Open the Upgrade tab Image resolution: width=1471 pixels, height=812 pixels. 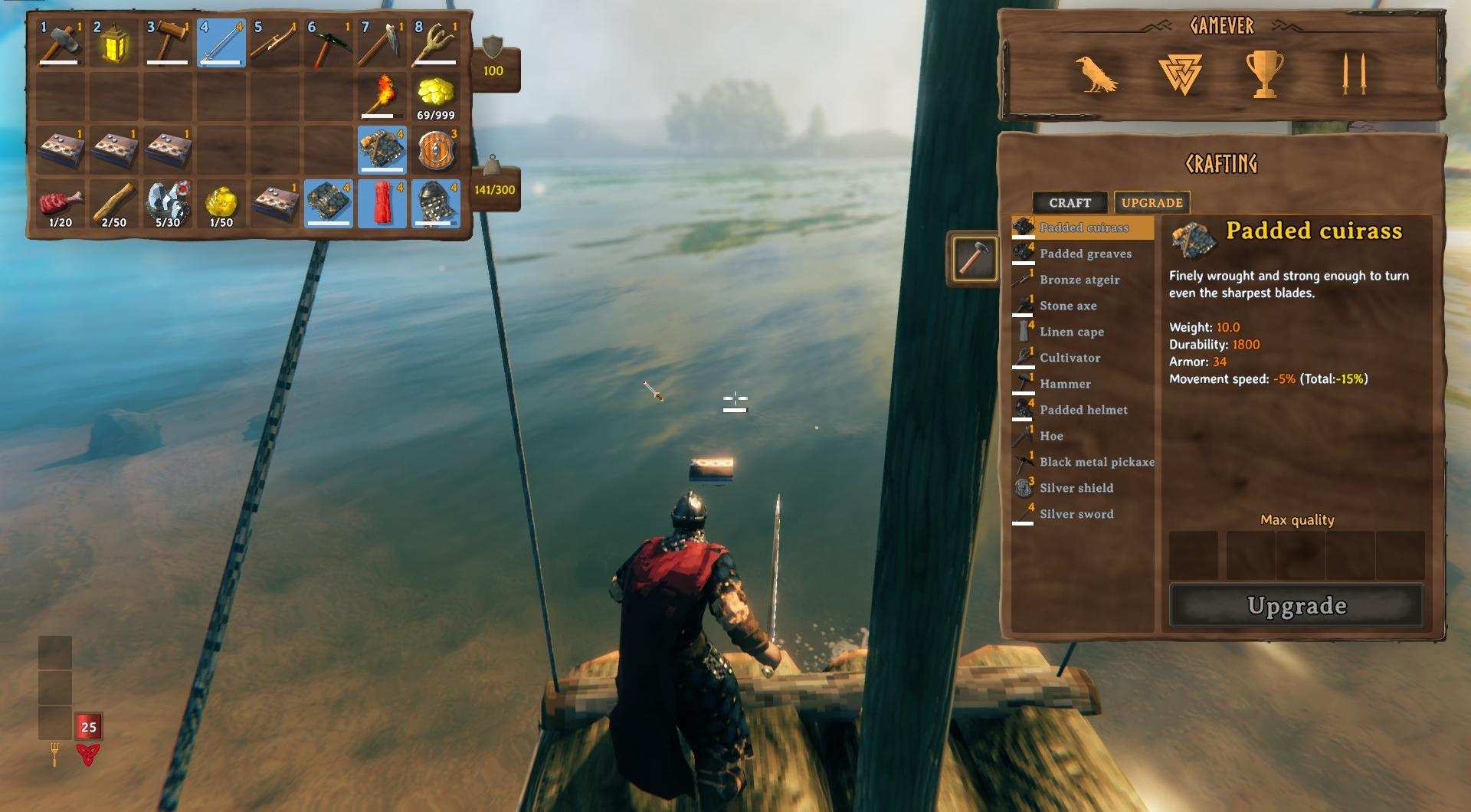coord(1152,203)
